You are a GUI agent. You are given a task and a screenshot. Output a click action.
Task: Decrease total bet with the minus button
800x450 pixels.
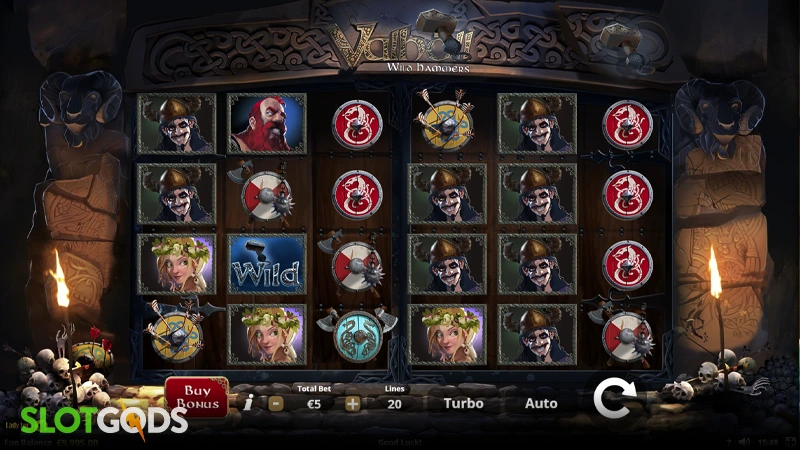pyautogui.click(x=276, y=404)
